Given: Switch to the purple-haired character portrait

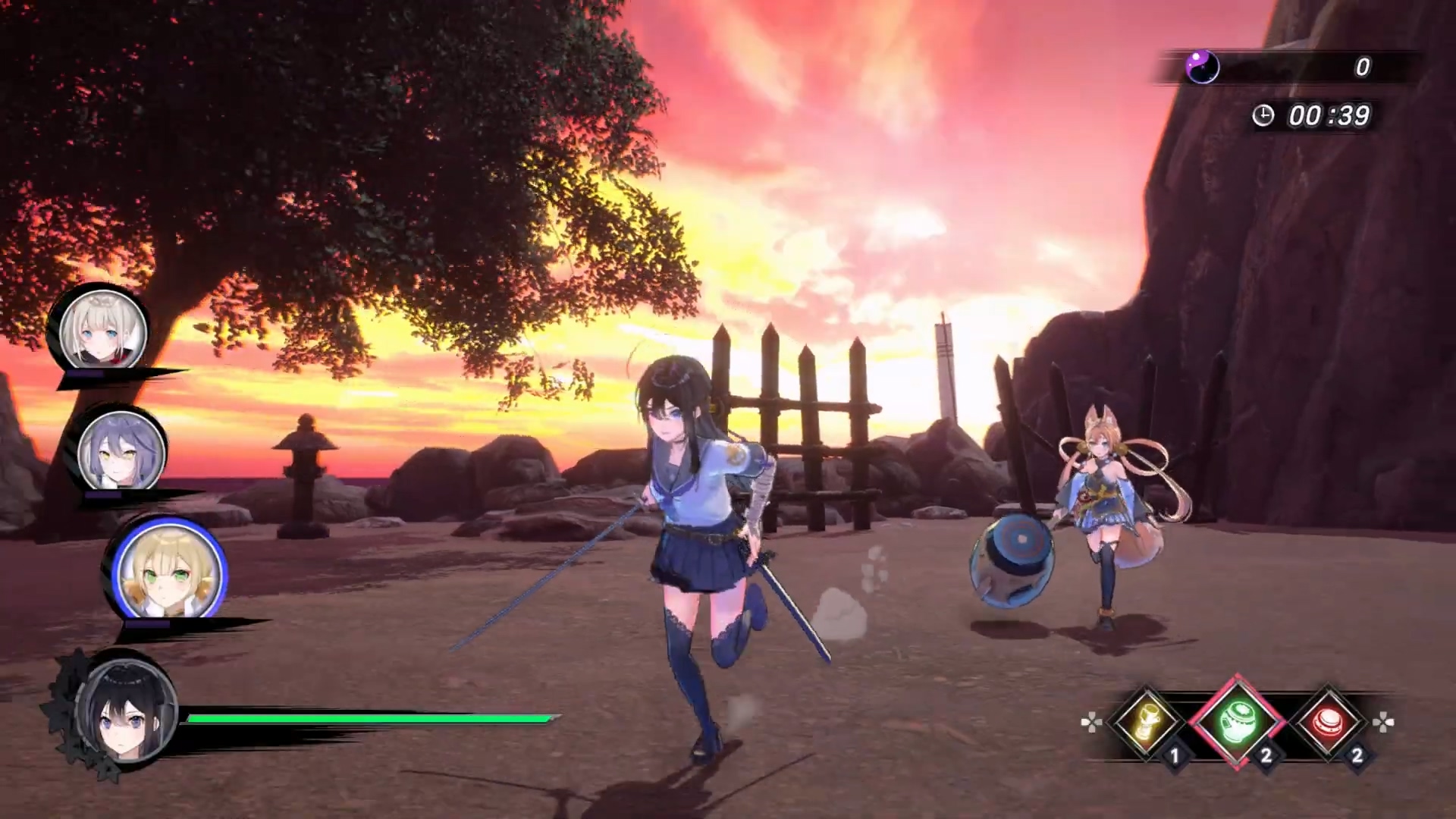Looking at the screenshot, I should pyautogui.click(x=121, y=451).
